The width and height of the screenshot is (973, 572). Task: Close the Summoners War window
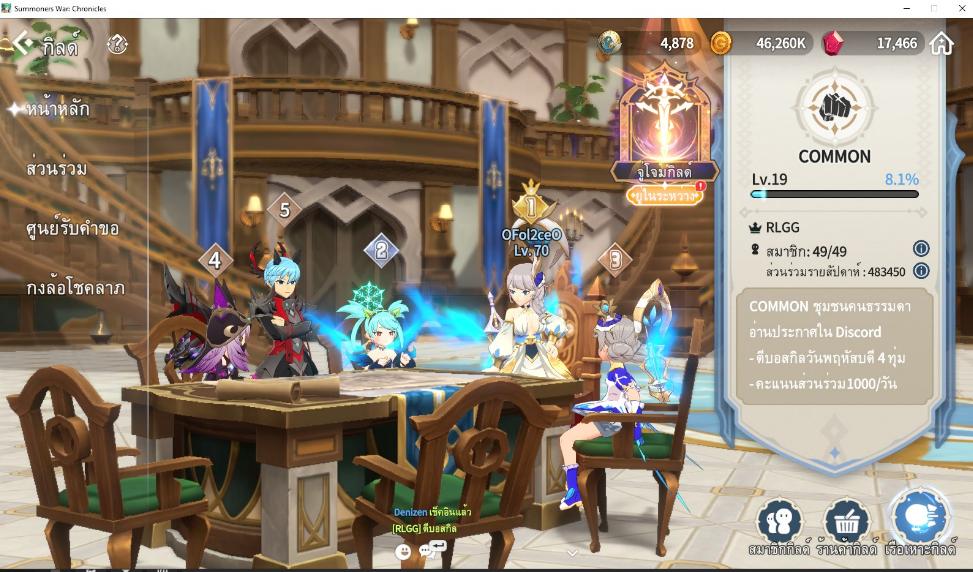pyautogui.click(x=959, y=8)
